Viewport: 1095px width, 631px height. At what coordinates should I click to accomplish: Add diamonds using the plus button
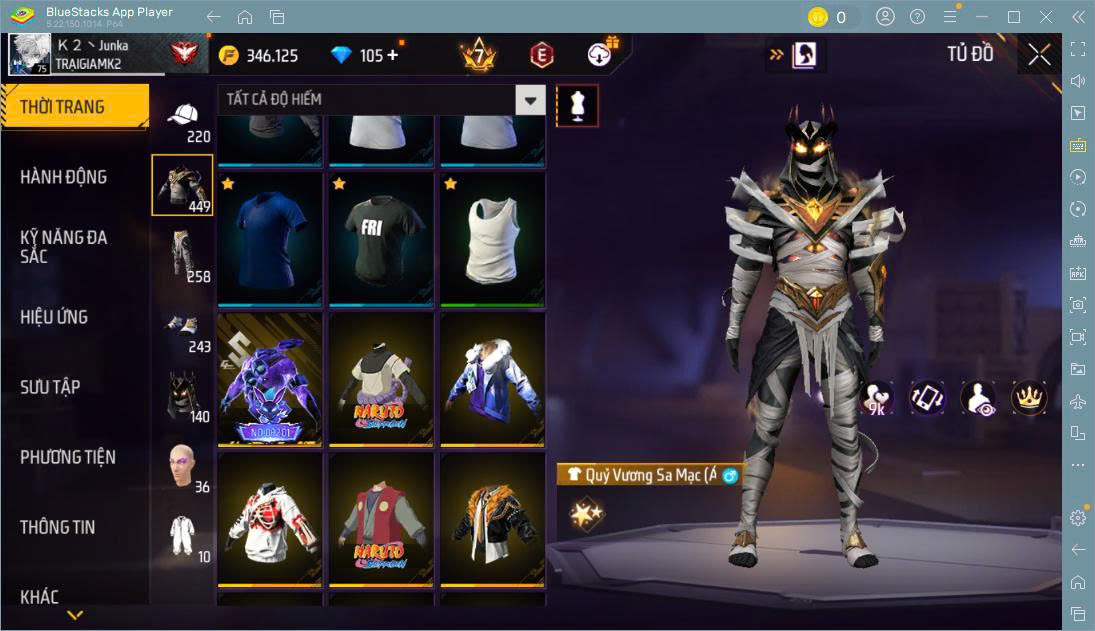[x=392, y=55]
